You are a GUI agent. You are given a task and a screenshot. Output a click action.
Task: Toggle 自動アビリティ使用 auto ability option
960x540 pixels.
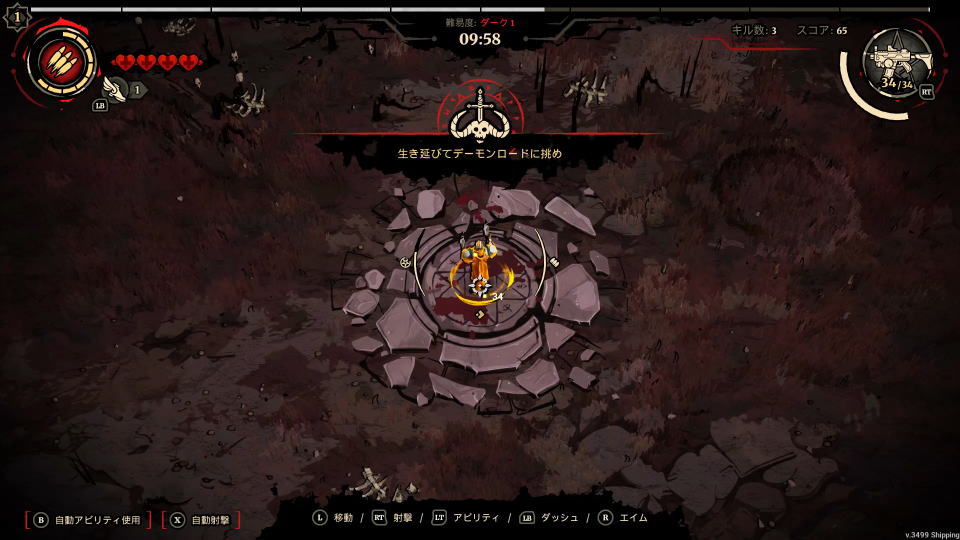pos(88,520)
